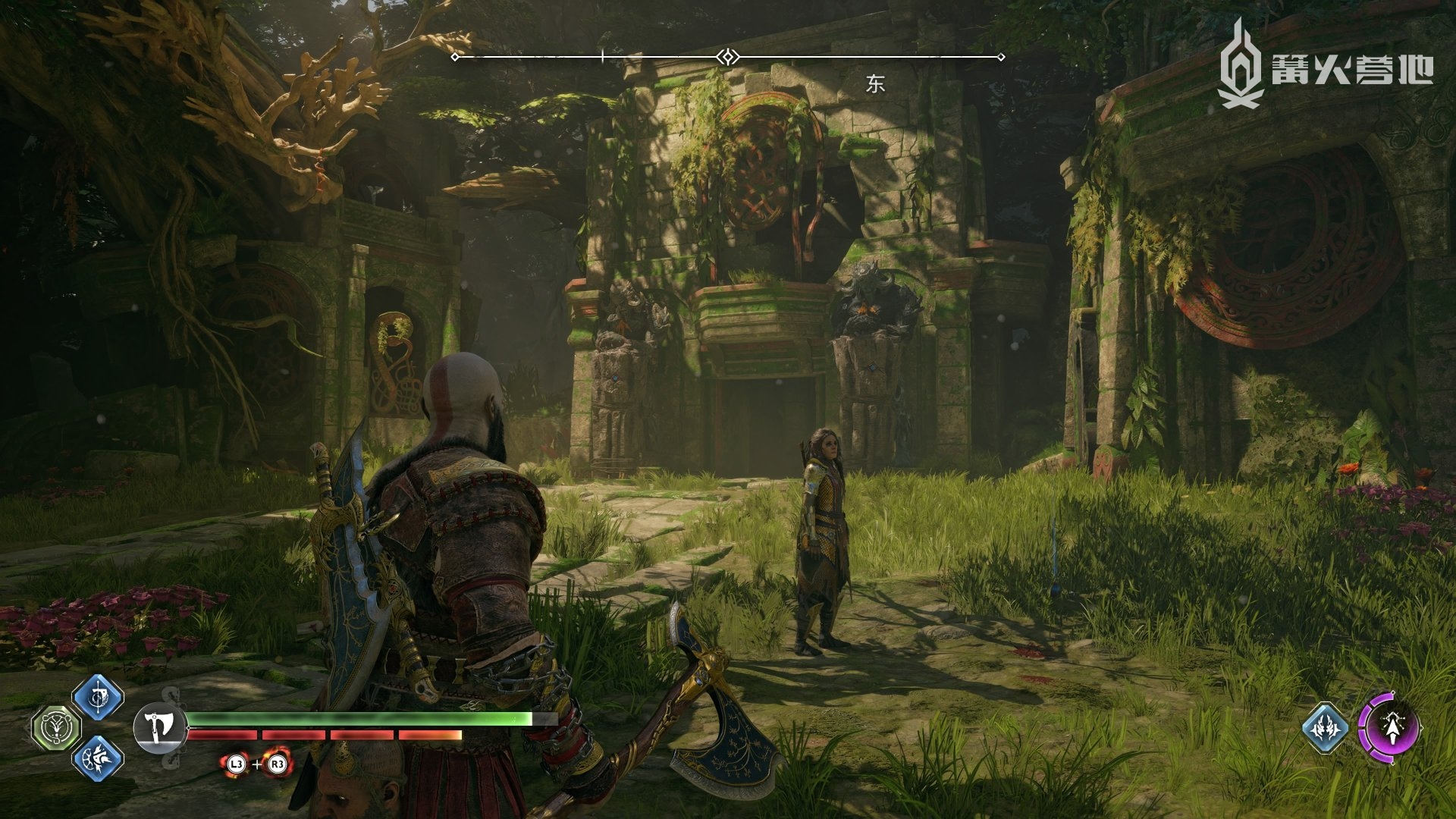Activate the upper blue runic attack icon

tap(98, 697)
